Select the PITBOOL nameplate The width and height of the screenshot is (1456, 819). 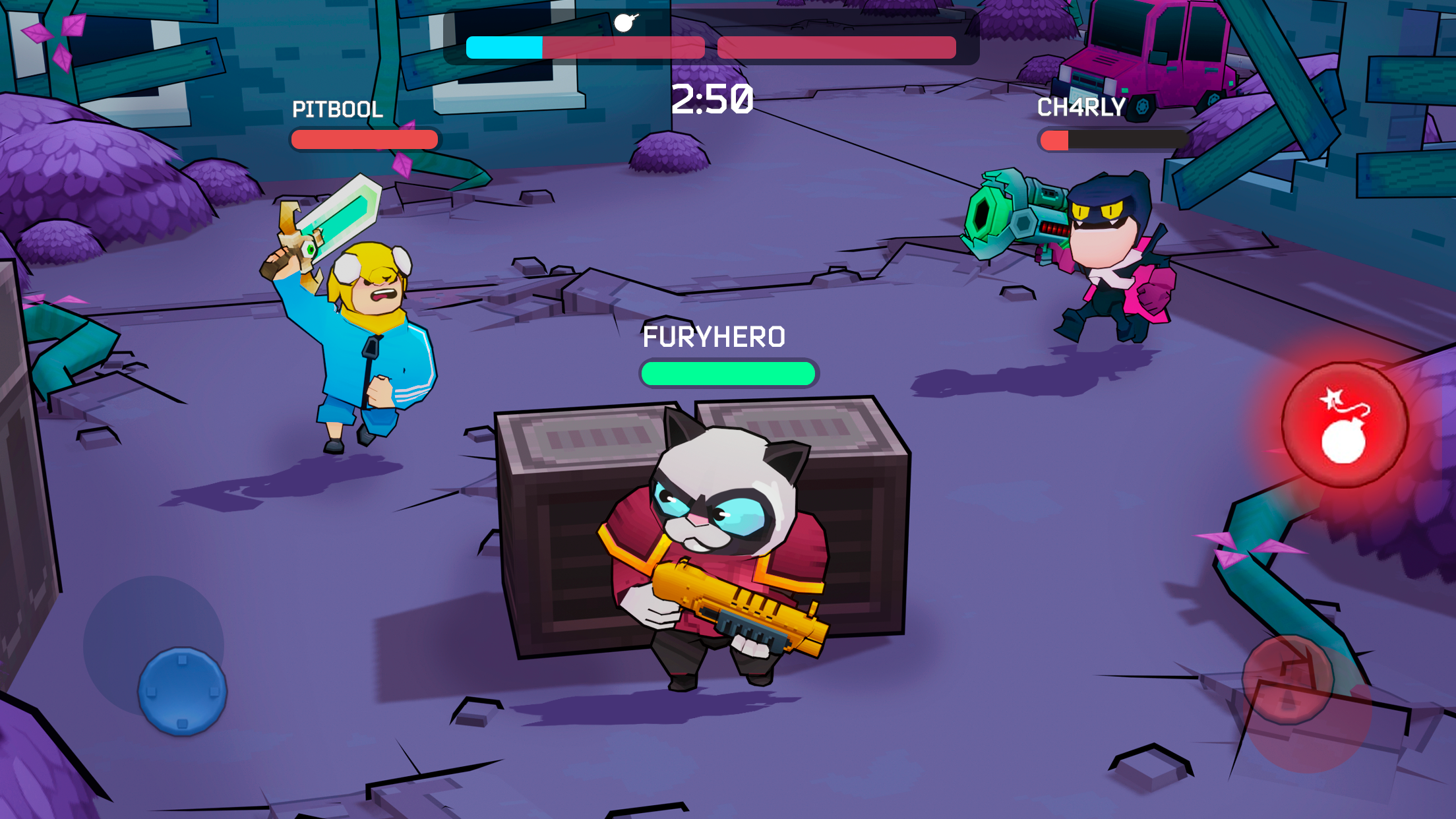338,109
